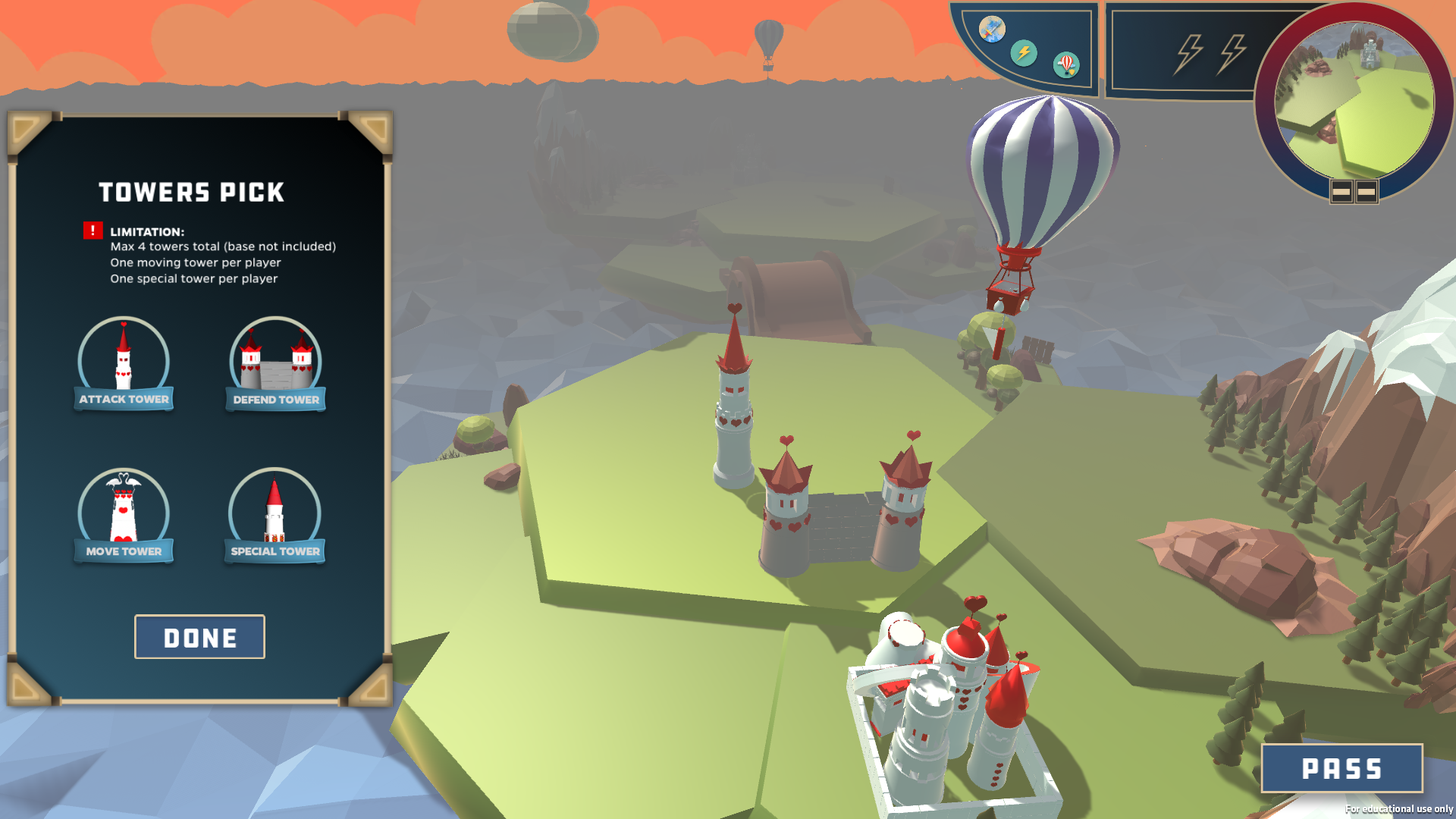Add the Special Tower

tap(275, 516)
